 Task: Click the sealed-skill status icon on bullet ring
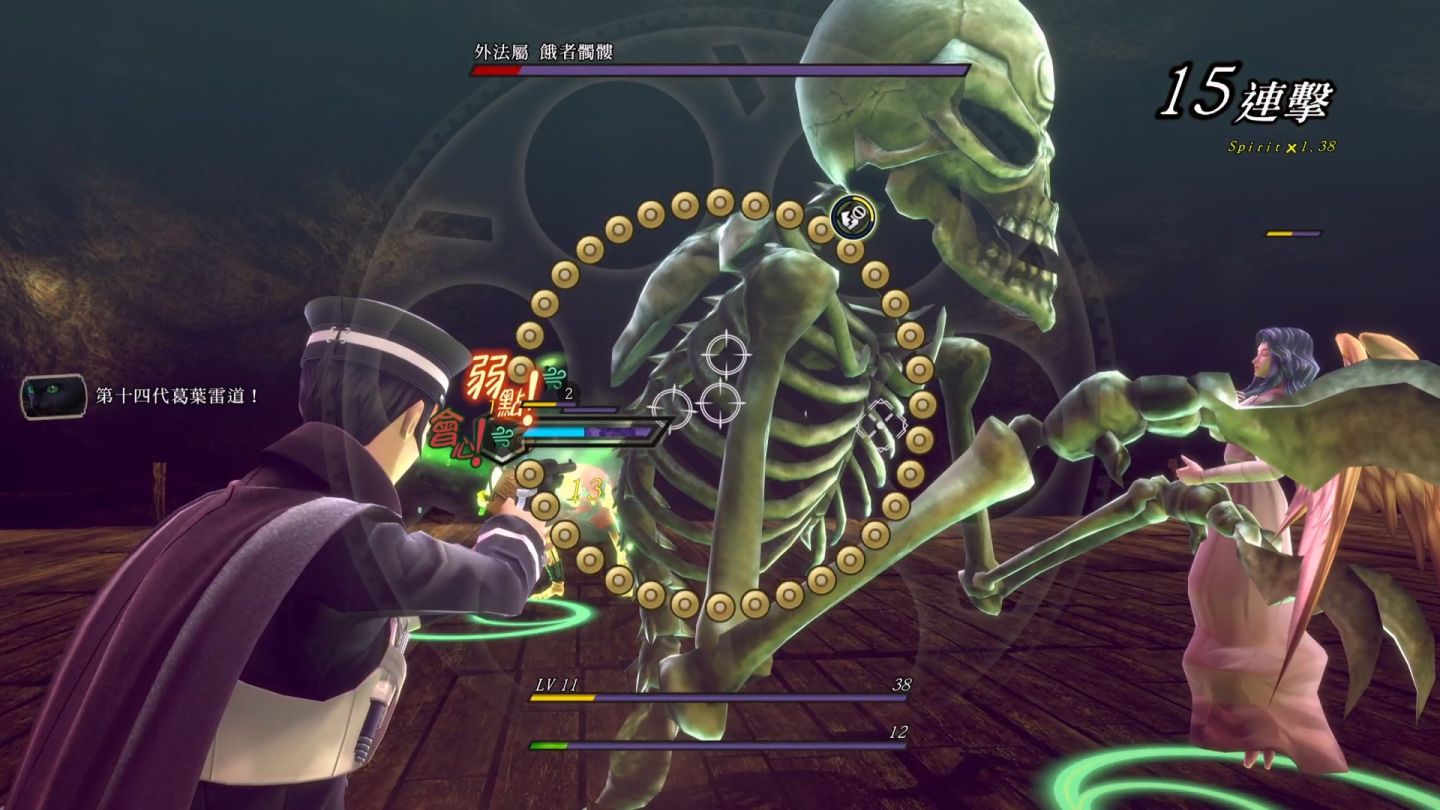coord(853,214)
